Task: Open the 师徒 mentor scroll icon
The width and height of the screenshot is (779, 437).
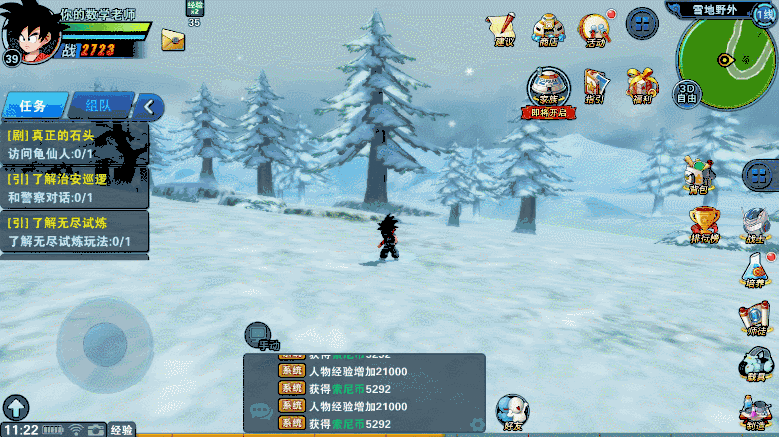Action: pyautogui.click(x=754, y=316)
